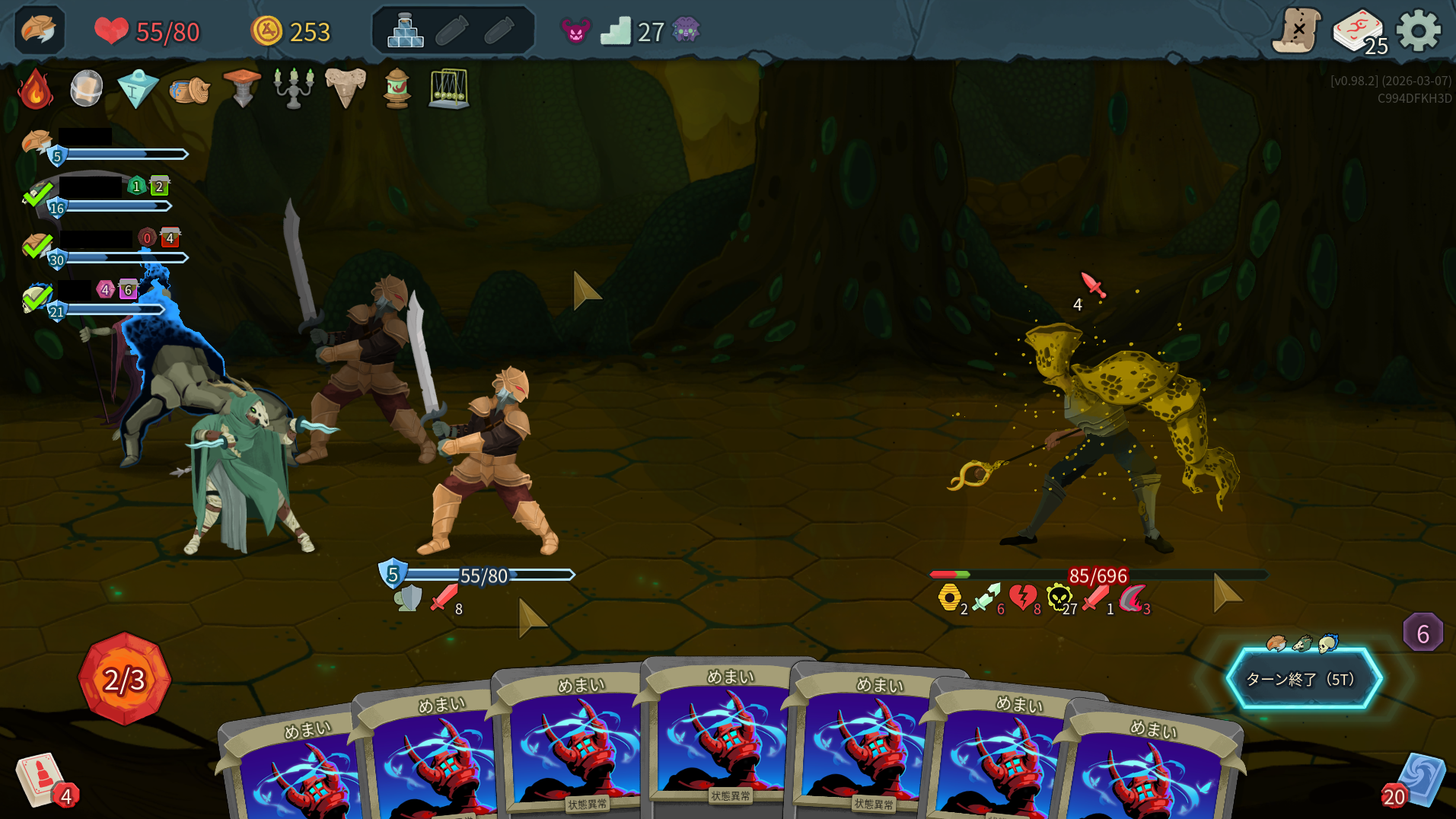
Task: View the exhaust pile showing 6
Action: [x=1422, y=633]
